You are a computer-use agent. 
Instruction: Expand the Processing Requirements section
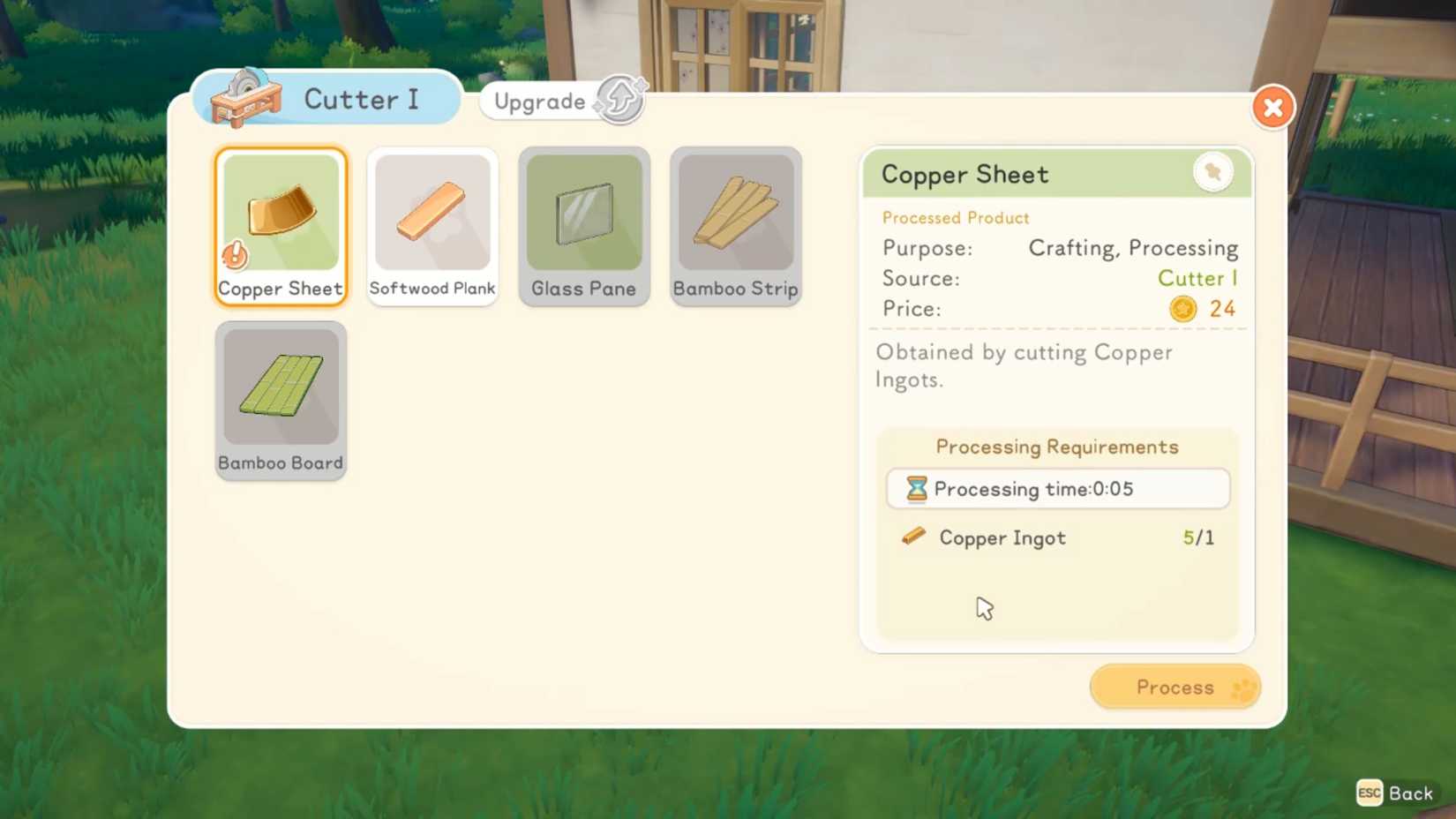tap(1057, 447)
